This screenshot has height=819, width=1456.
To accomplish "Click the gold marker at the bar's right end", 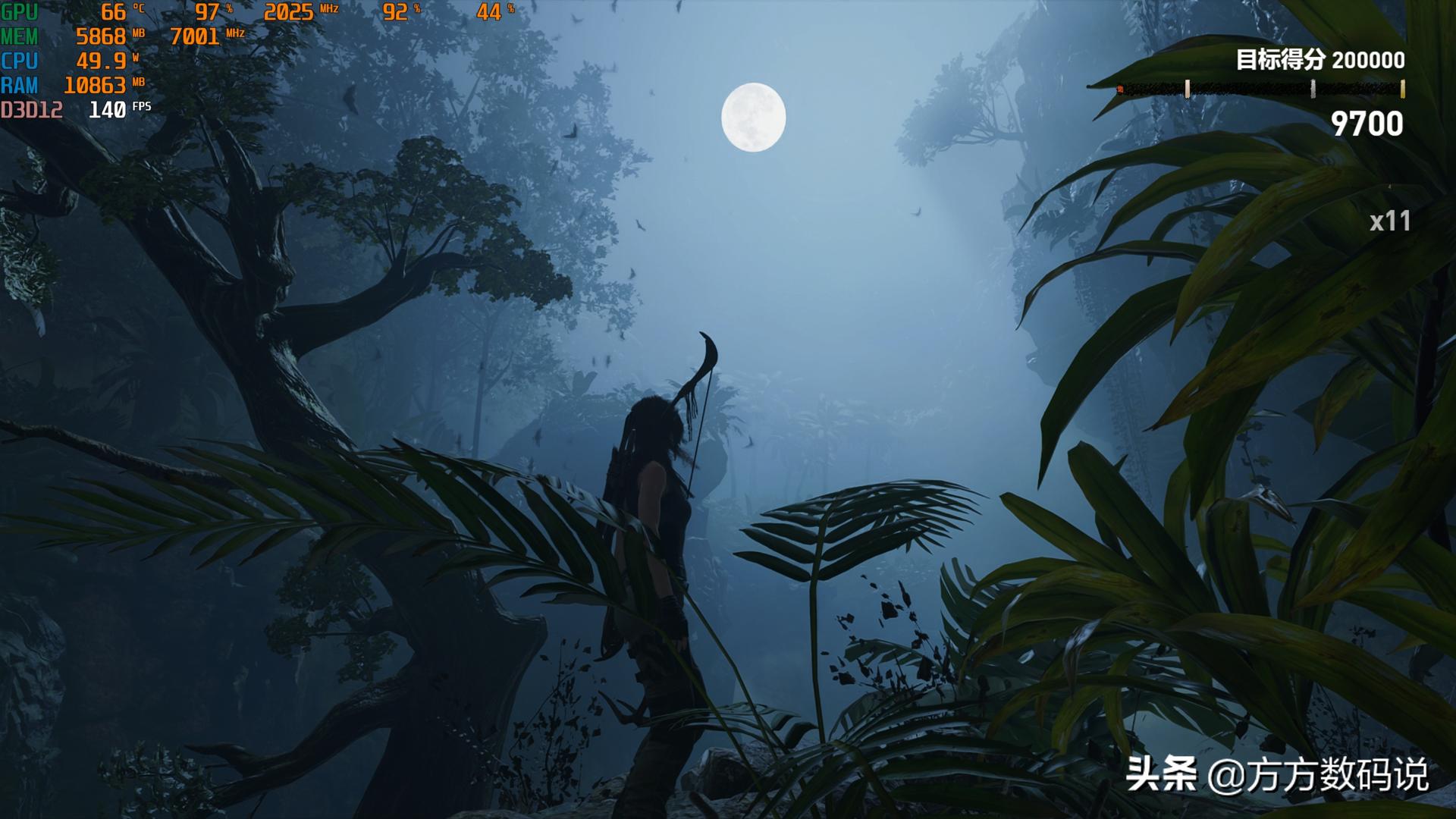I will point(1402,89).
